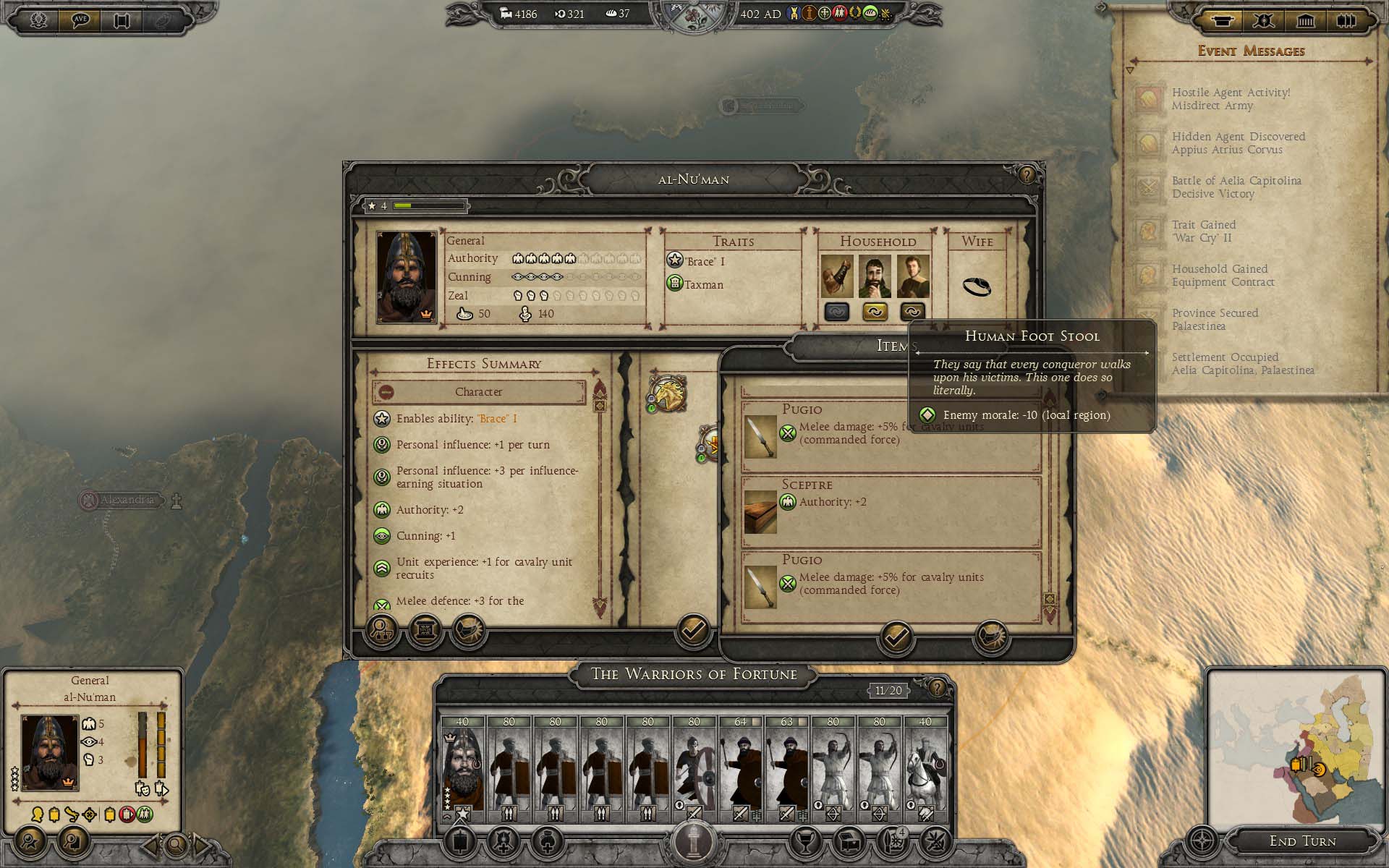1389x868 pixels.
Task: Click the Taxman trait
Action: [703, 285]
